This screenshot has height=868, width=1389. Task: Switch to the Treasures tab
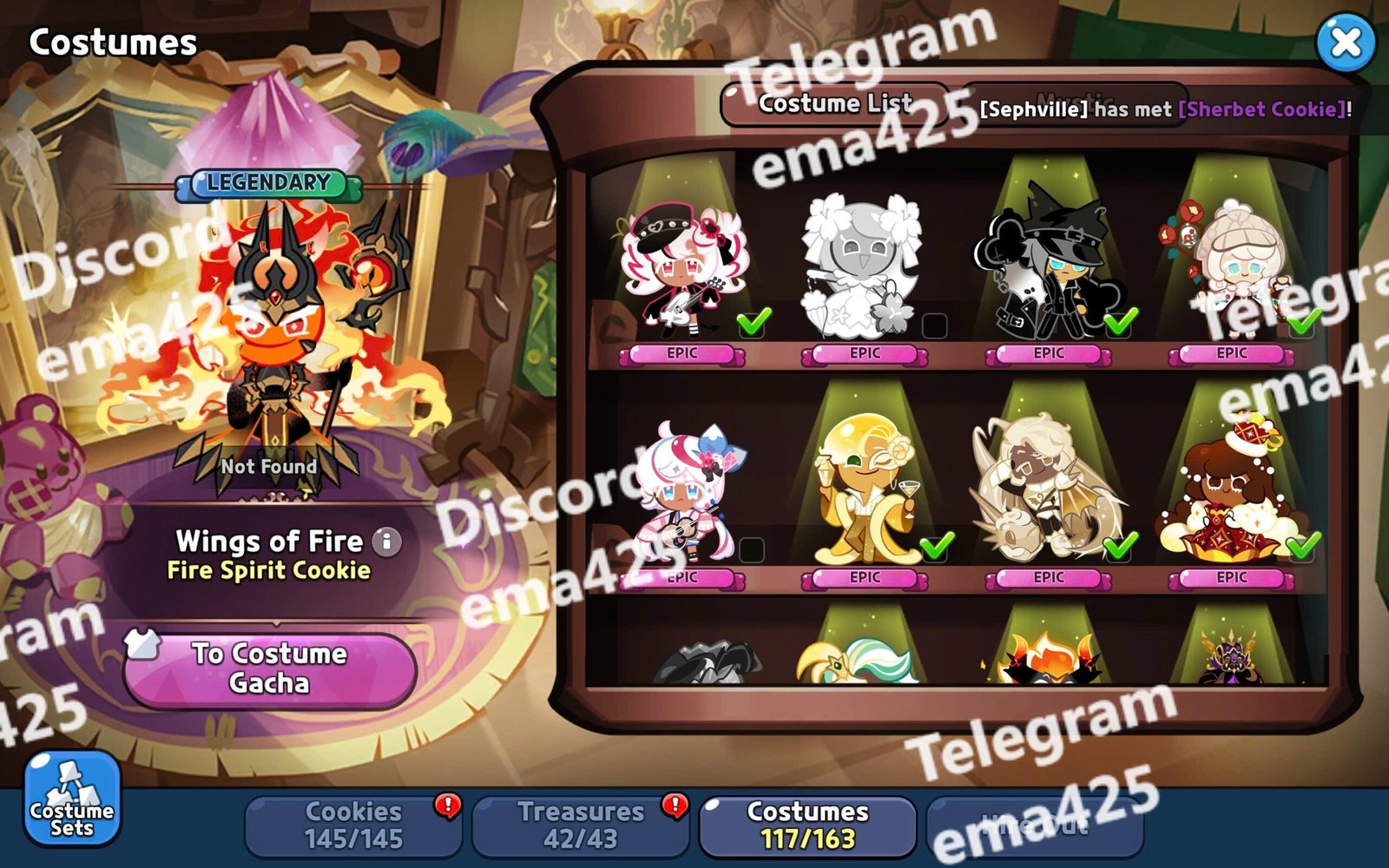pos(581,825)
